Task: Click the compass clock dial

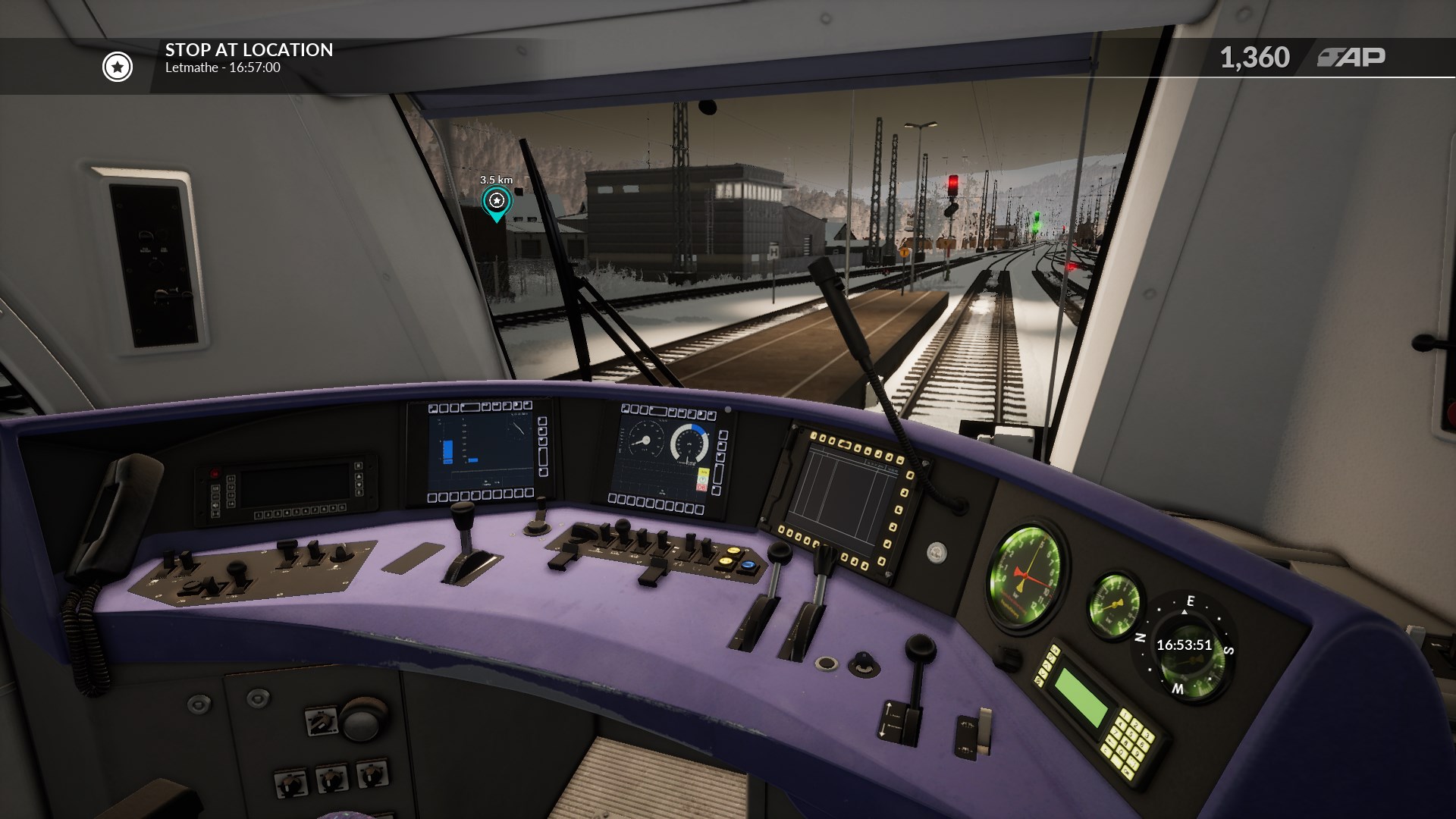Action: coord(1184,645)
